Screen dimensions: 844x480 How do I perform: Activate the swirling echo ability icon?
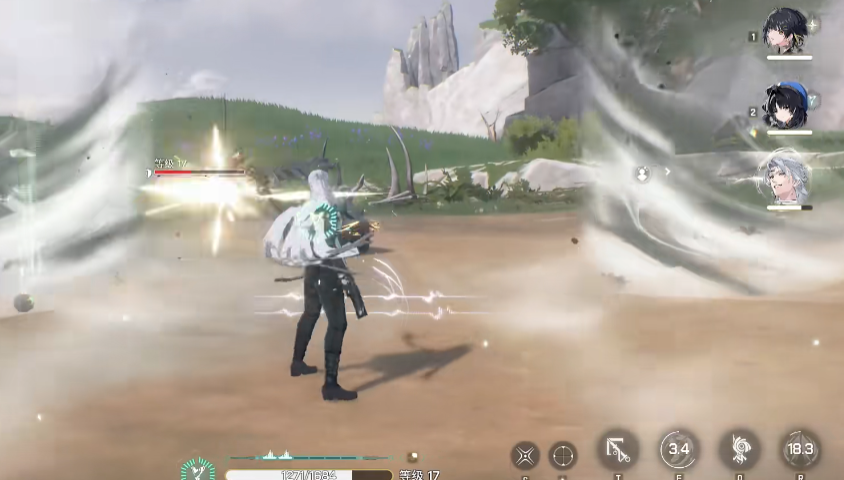(x=739, y=450)
